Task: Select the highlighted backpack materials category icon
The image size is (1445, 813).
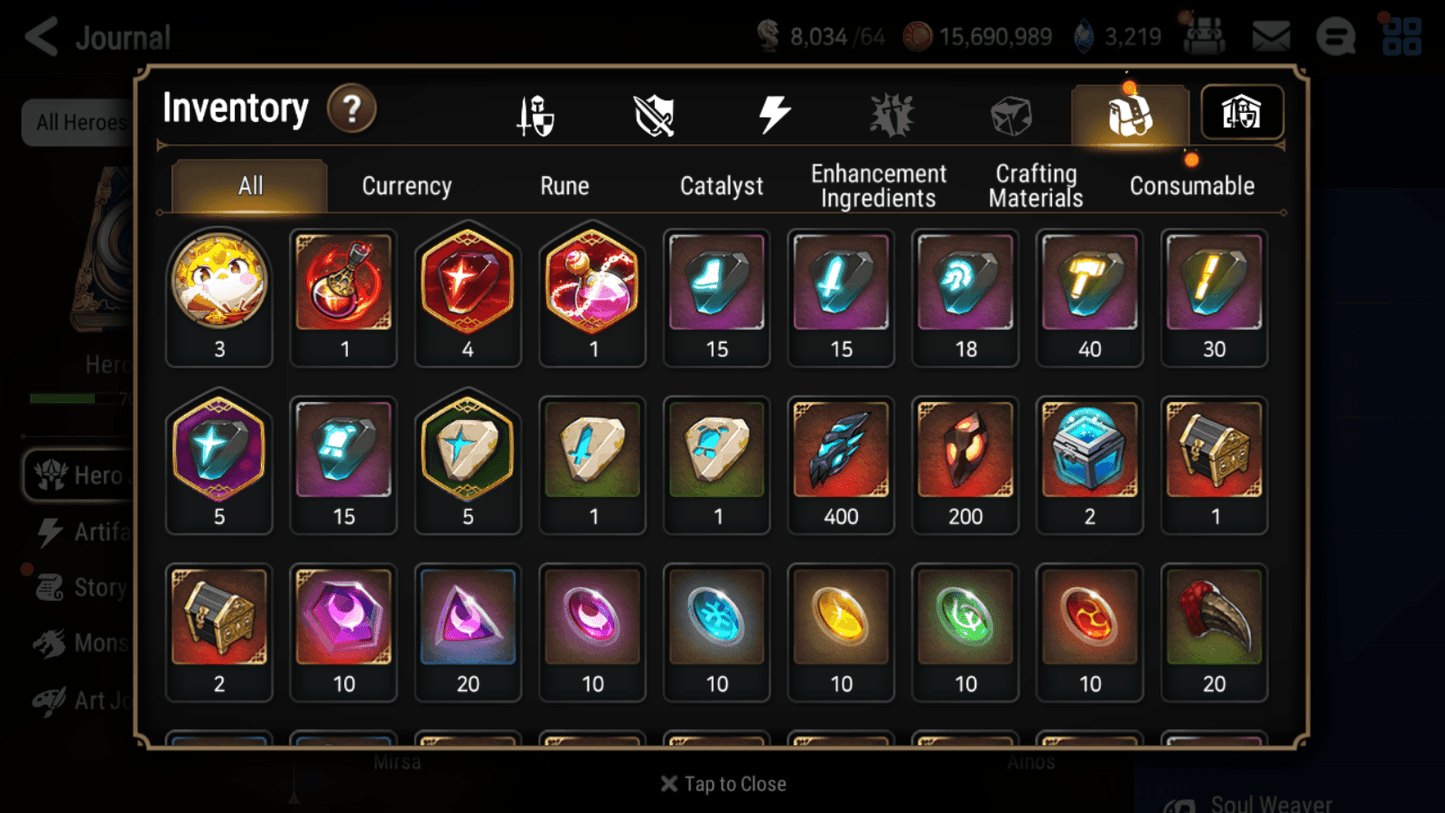Action: click(x=1130, y=113)
